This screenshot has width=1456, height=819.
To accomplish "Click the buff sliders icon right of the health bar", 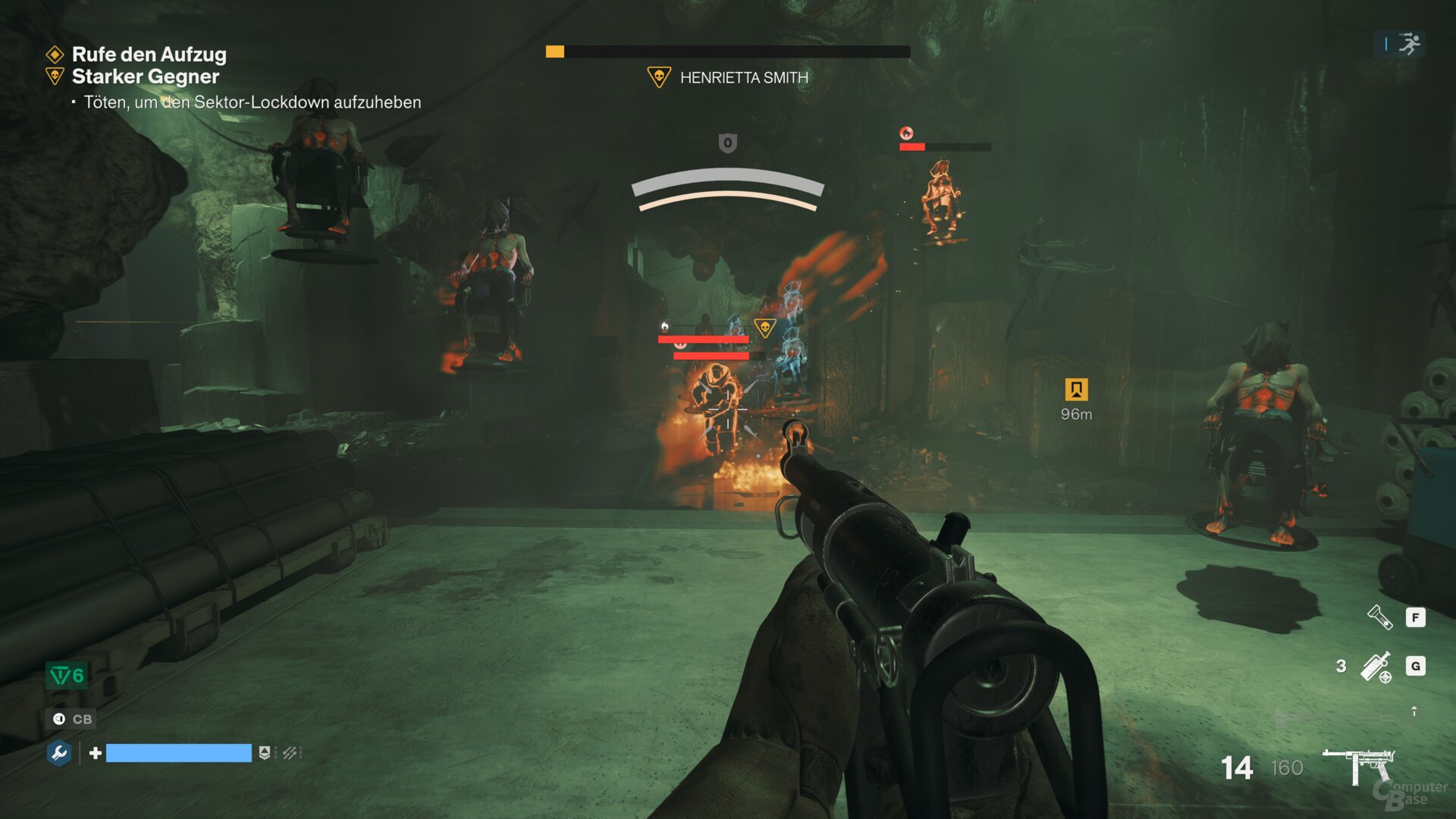I will tap(291, 755).
